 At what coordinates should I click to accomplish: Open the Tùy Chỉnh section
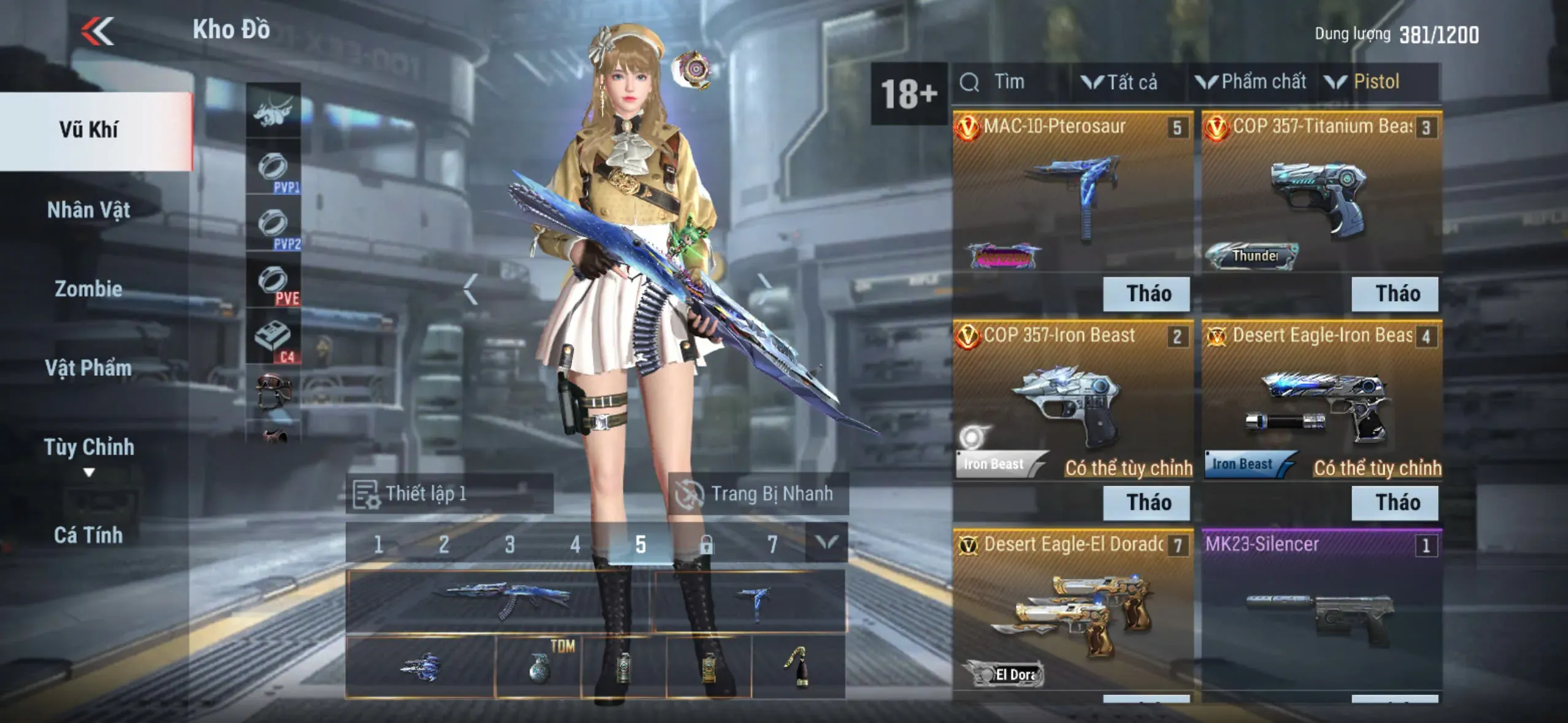[x=89, y=448]
